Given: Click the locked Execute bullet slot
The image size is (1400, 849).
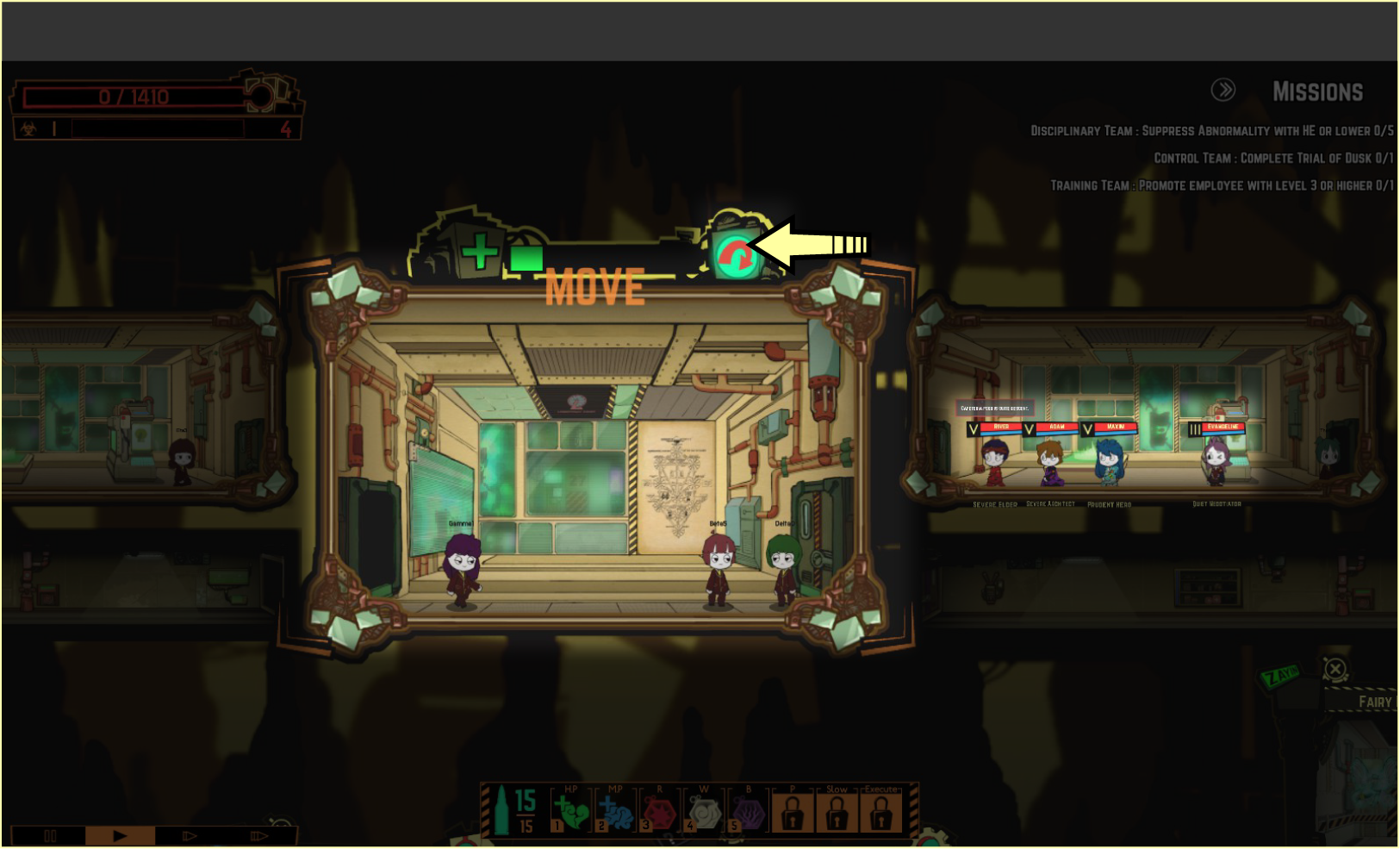Looking at the screenshot, I should pos(880,812).
